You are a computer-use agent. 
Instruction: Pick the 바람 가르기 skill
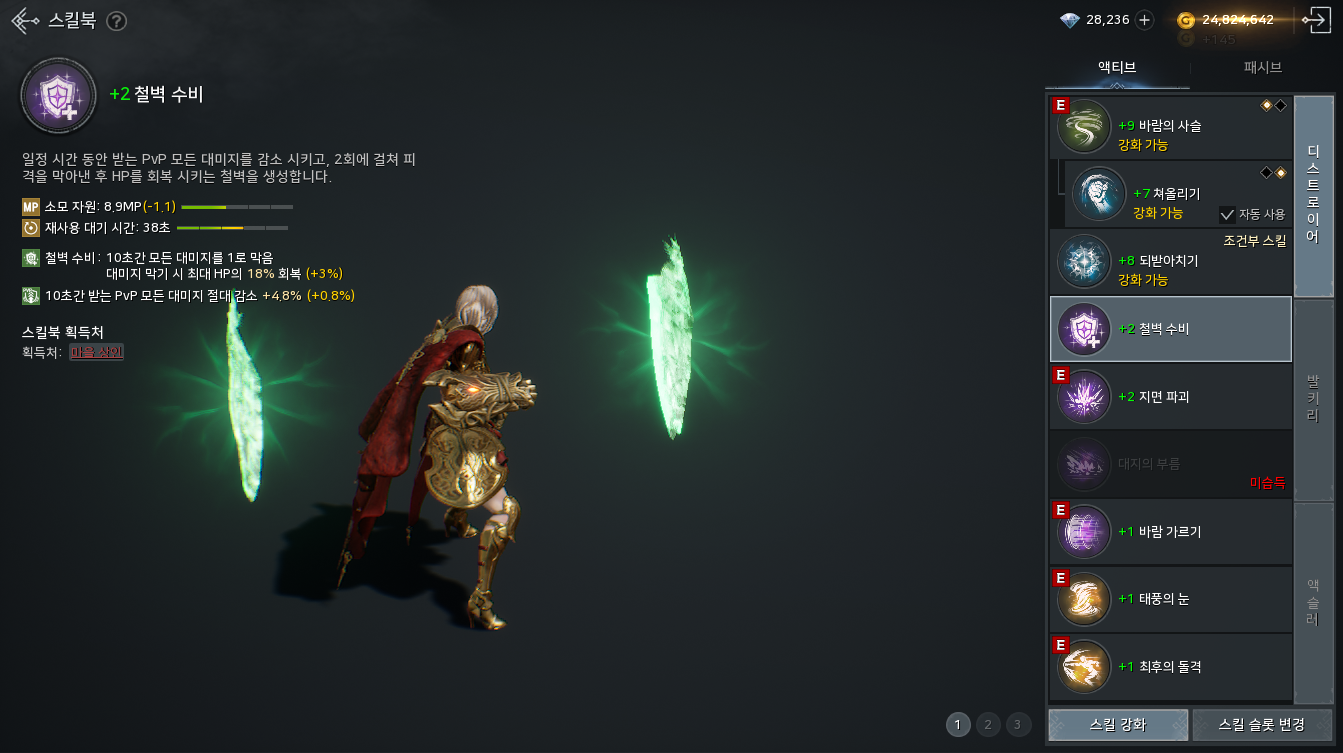[x=1170, y=532]
